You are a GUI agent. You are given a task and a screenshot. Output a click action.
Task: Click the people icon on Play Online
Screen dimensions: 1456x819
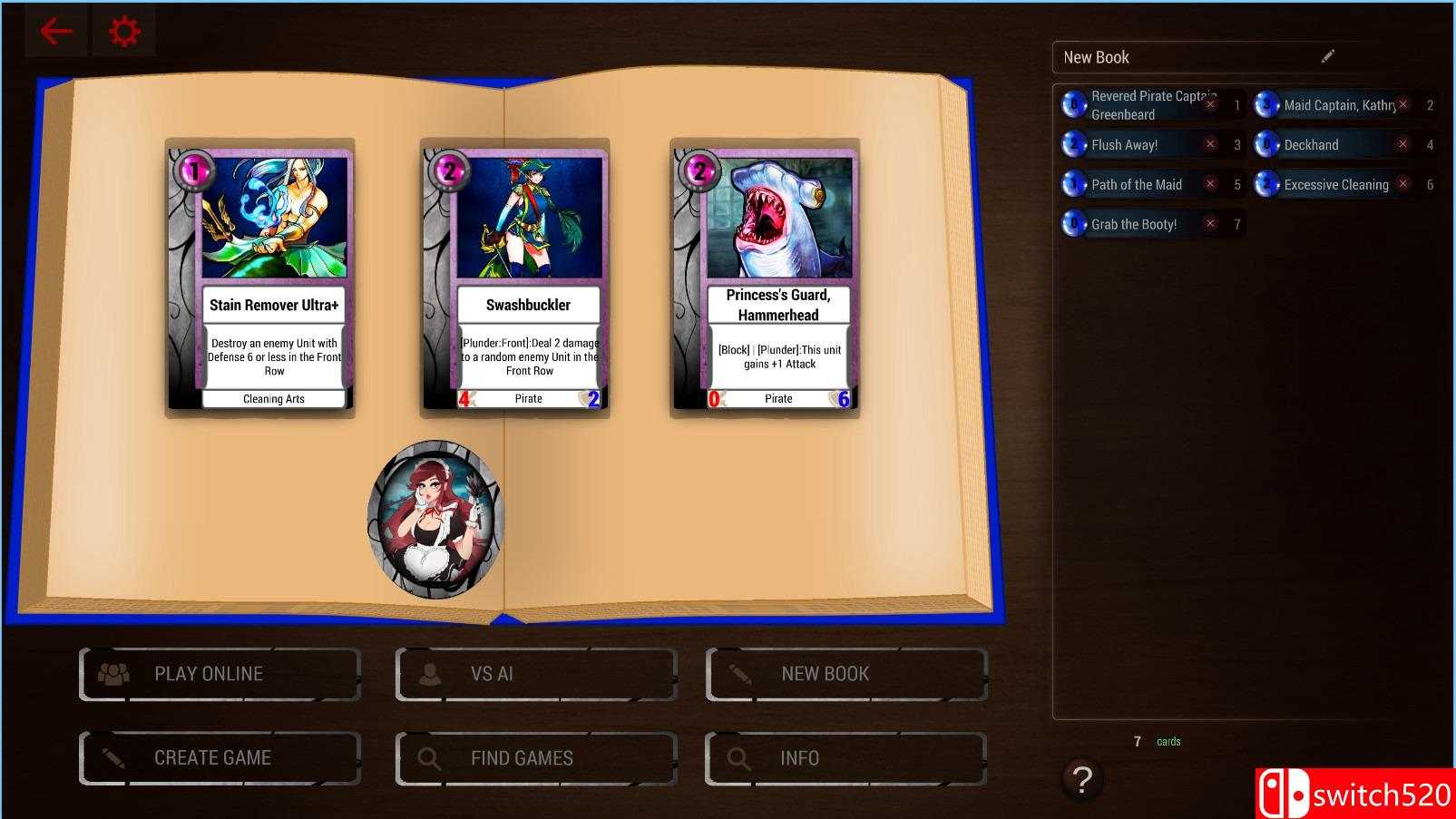tap(112, 673)
